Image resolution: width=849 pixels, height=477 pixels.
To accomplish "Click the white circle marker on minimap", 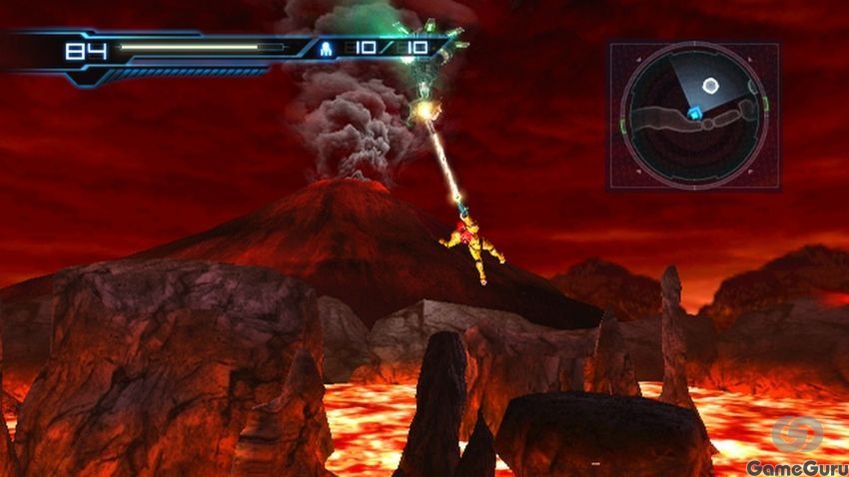I will (x=710, y=86).
